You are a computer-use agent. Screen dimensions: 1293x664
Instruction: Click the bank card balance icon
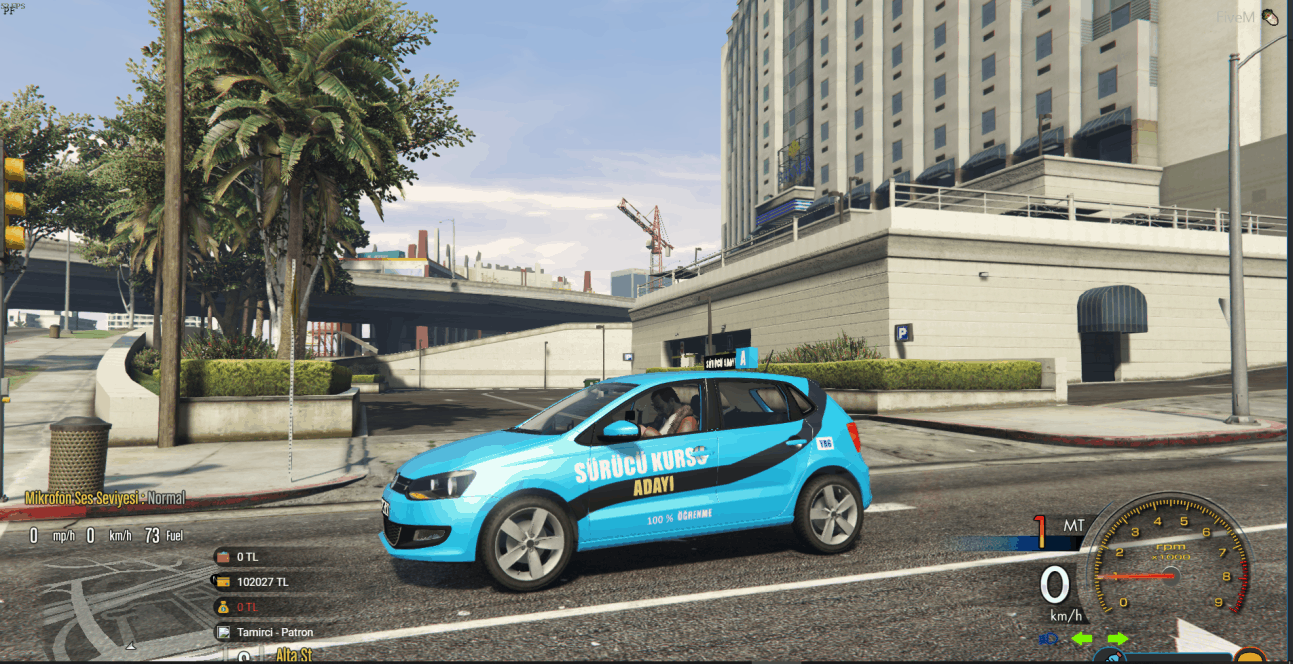point(222,581)
